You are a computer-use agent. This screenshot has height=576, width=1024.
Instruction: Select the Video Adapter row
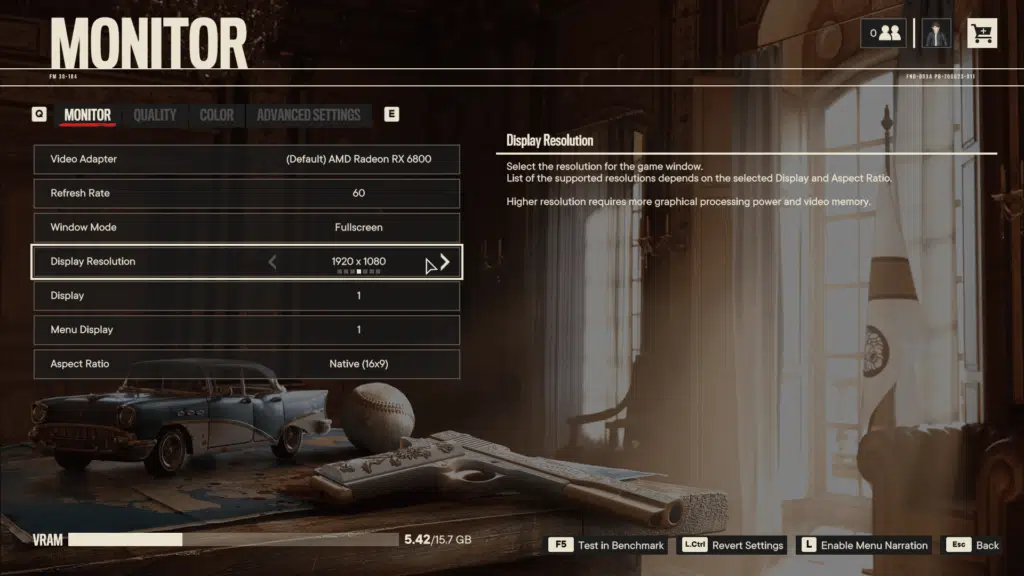point(247,159)
